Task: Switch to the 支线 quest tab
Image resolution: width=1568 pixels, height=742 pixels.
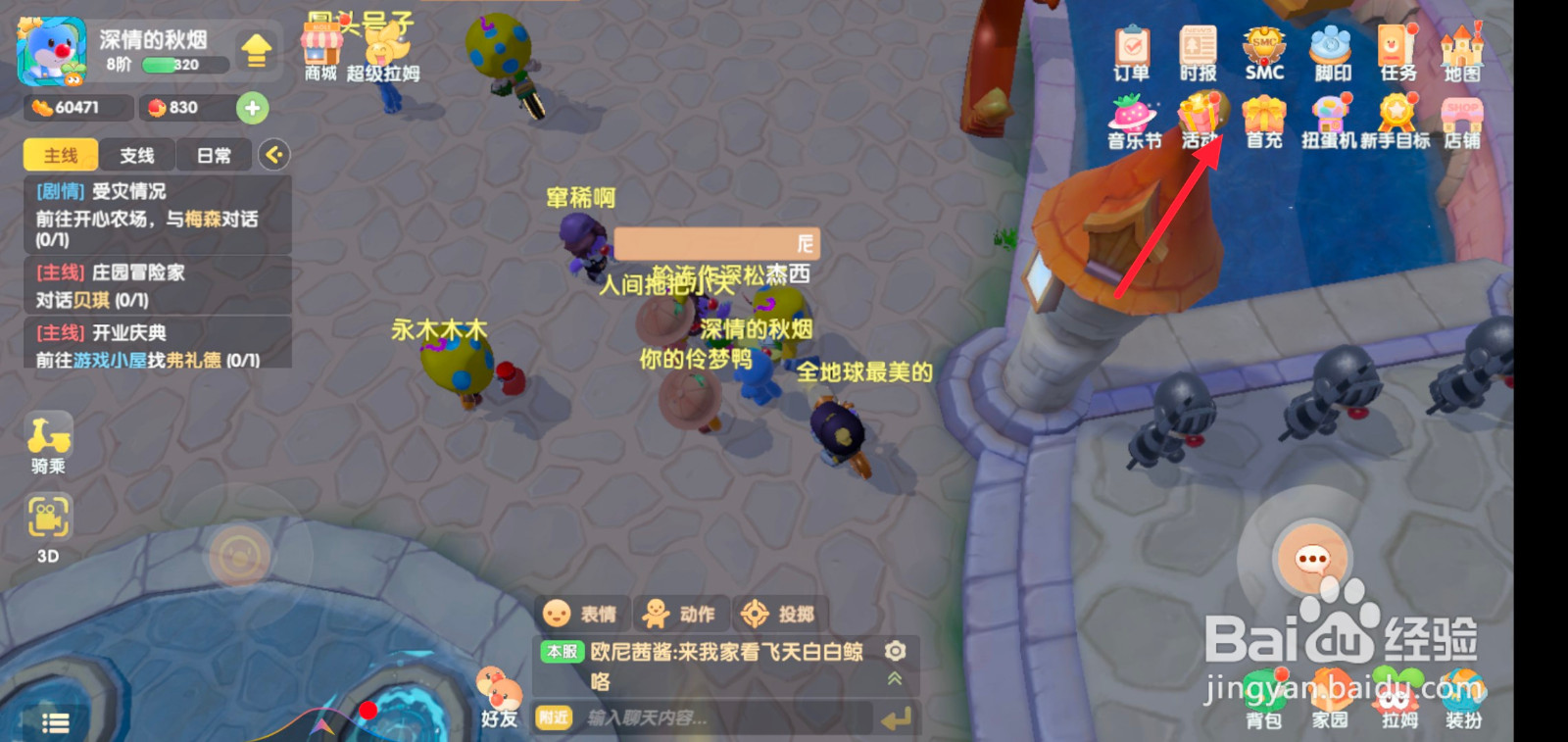Action: (x=137, y=155)
